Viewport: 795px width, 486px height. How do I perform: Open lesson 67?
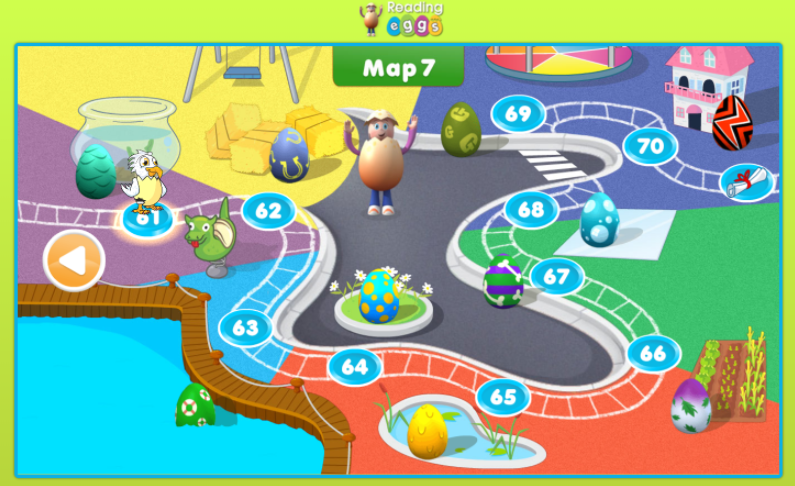coord(557,276)
